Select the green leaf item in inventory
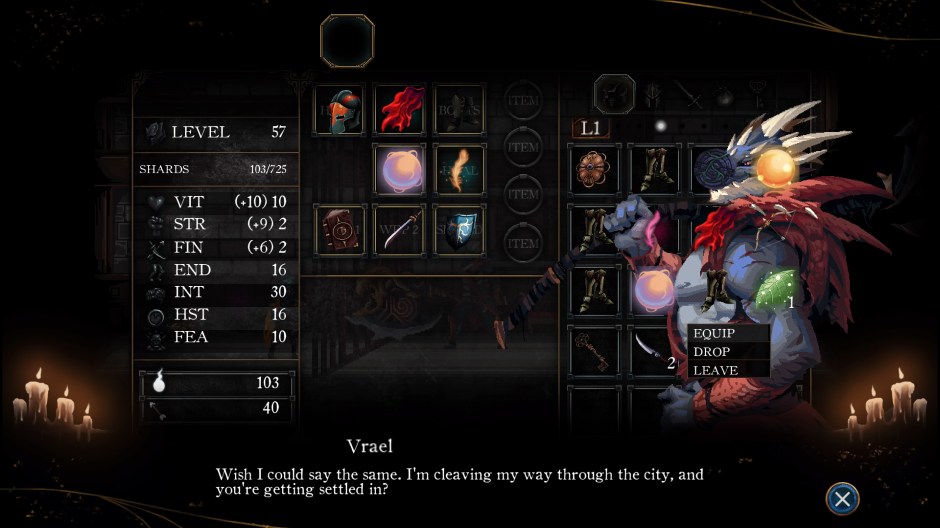 pos(775,289)
